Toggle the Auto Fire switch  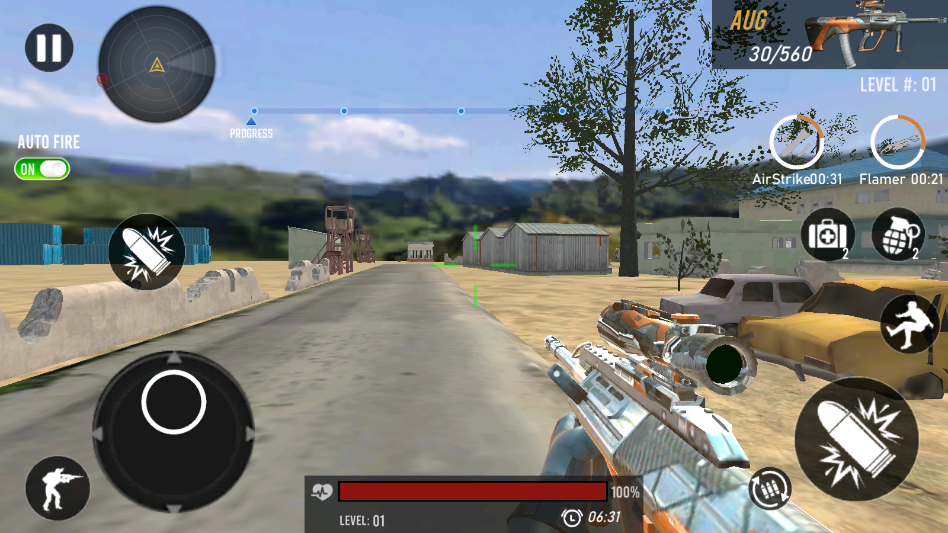click(x=42, y=169)
